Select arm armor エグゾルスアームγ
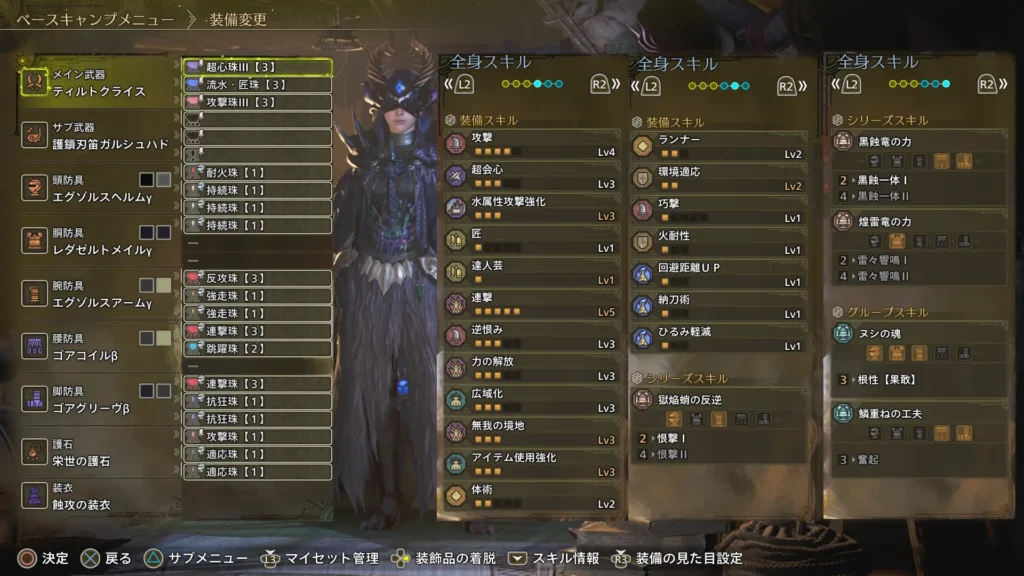The height and width of the screenshot is (576, 1024). 92,294
